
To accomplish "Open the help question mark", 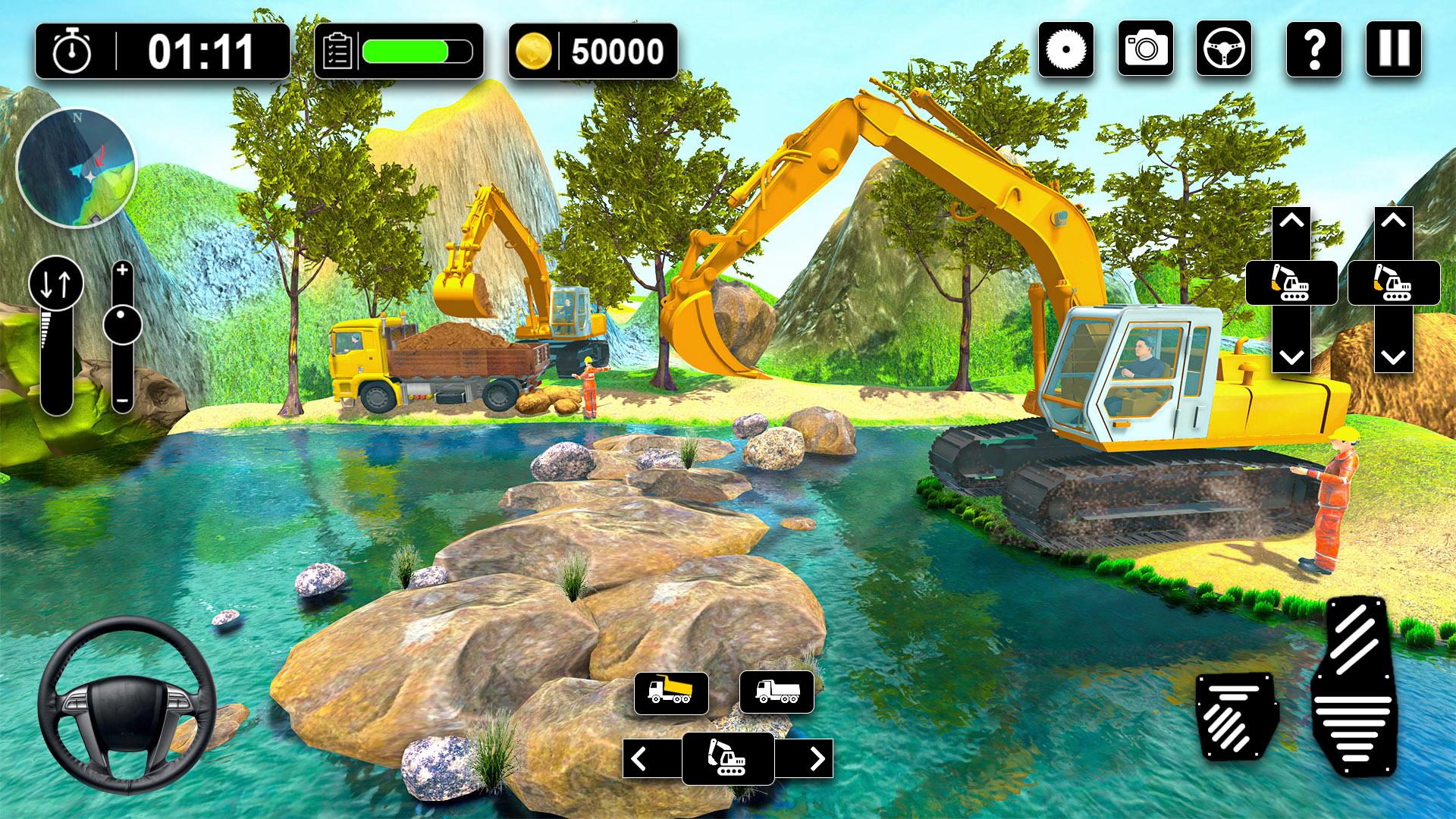I will (x=1315, y=50).
